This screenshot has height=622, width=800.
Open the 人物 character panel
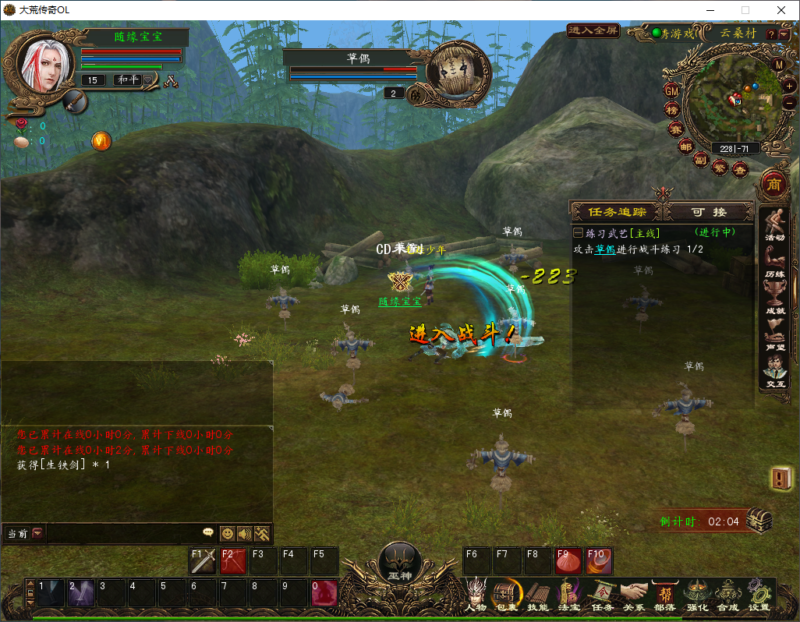[476, 594]
